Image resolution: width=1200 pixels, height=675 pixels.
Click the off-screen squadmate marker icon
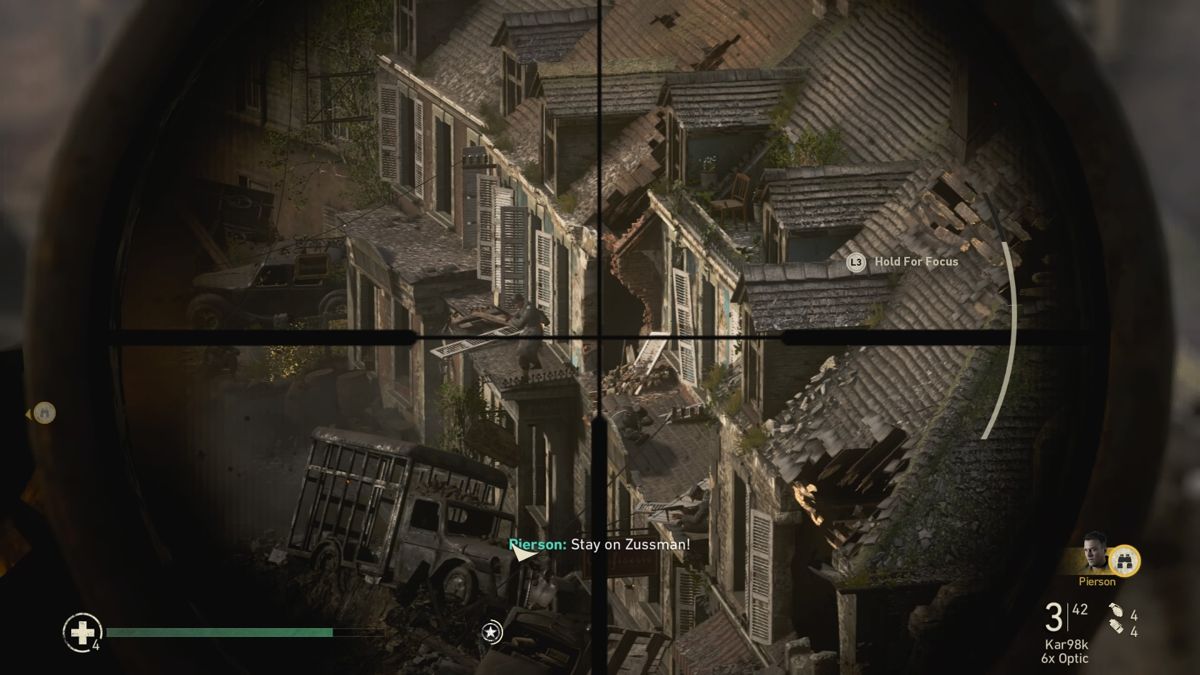[x=42, y=412]
